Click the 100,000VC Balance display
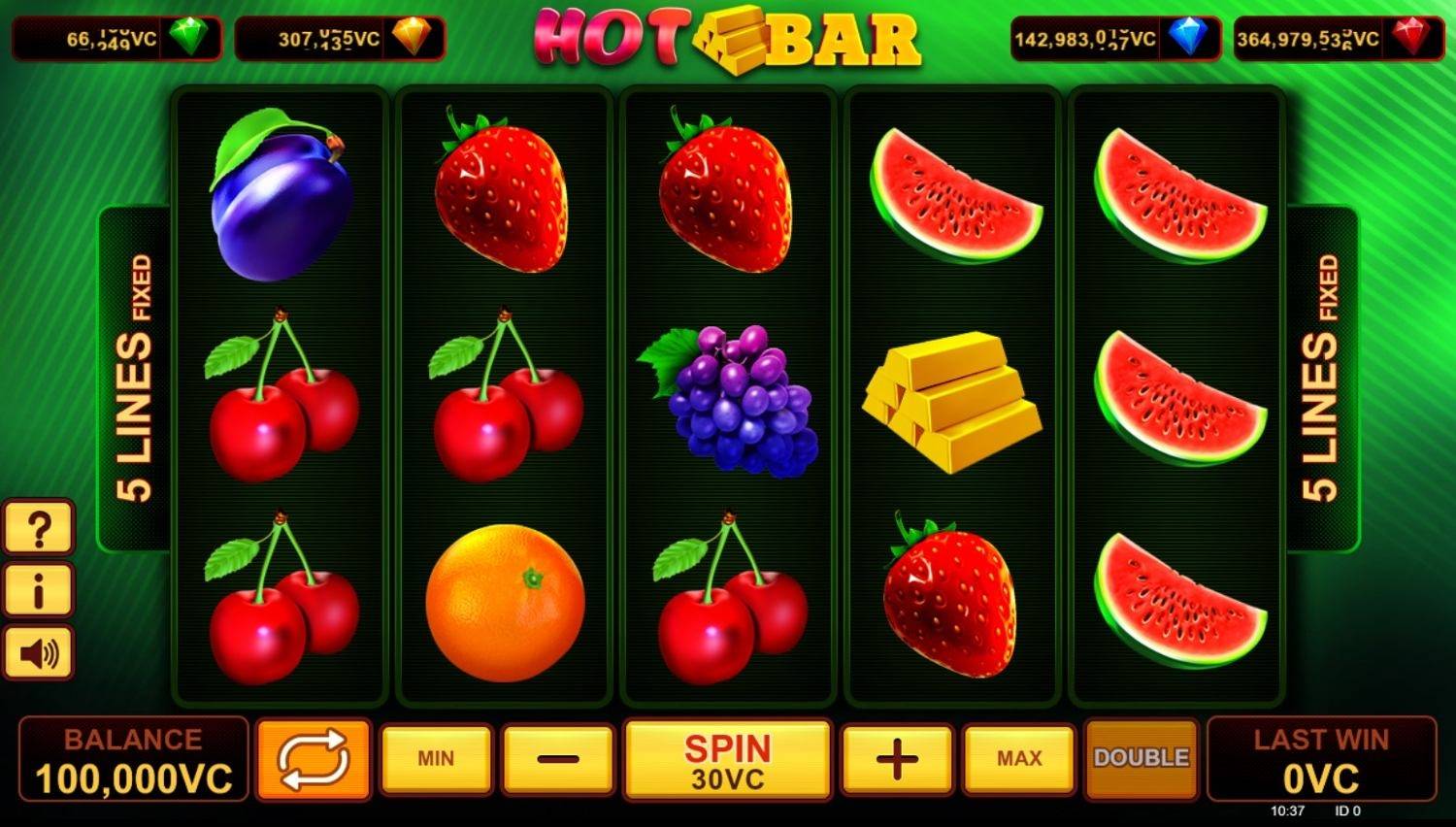This screenshot has height=827, width=1456. point(131,758)
